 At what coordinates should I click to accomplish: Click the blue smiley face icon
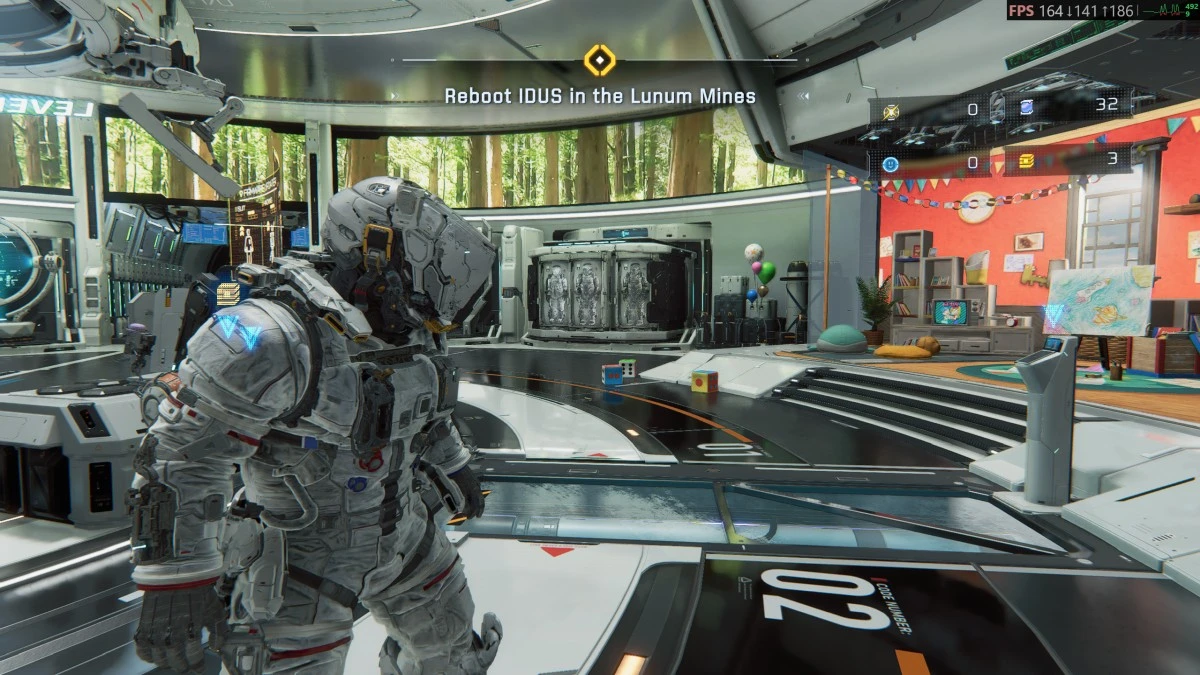pyautogui.click(x=891, y=164)
